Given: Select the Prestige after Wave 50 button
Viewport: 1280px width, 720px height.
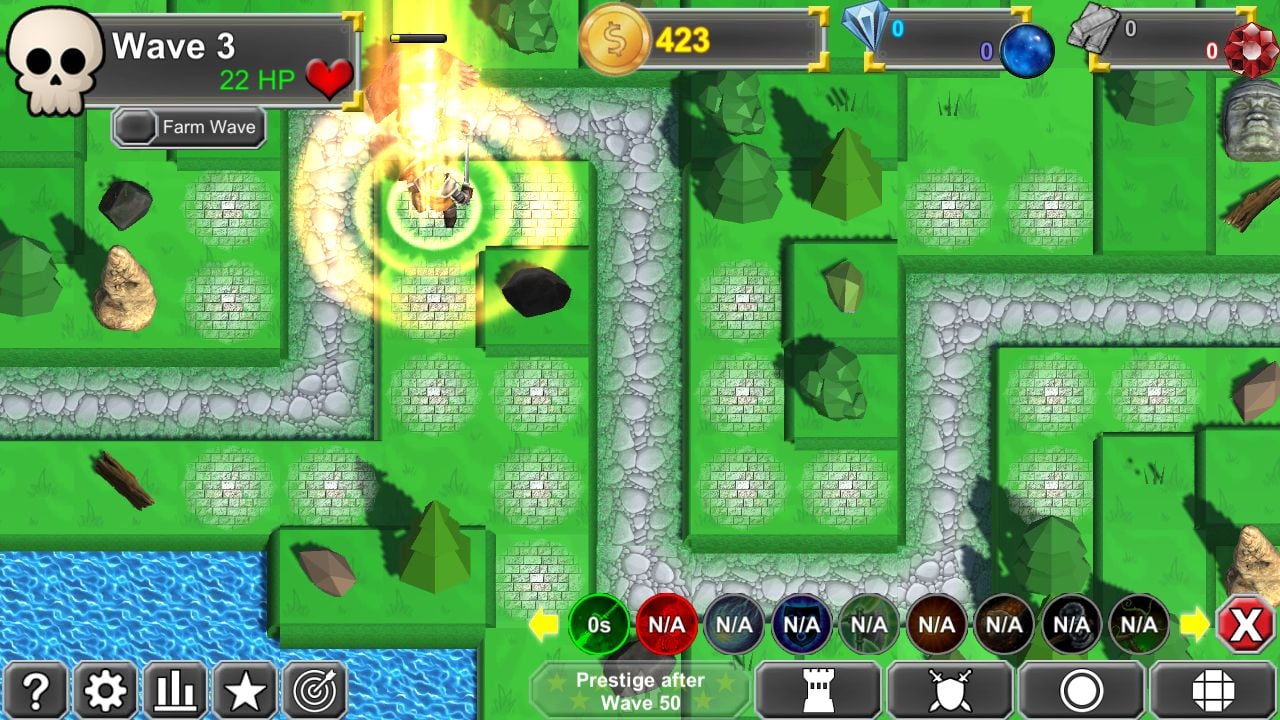Looking at the screenshot, I should point(640,690).
